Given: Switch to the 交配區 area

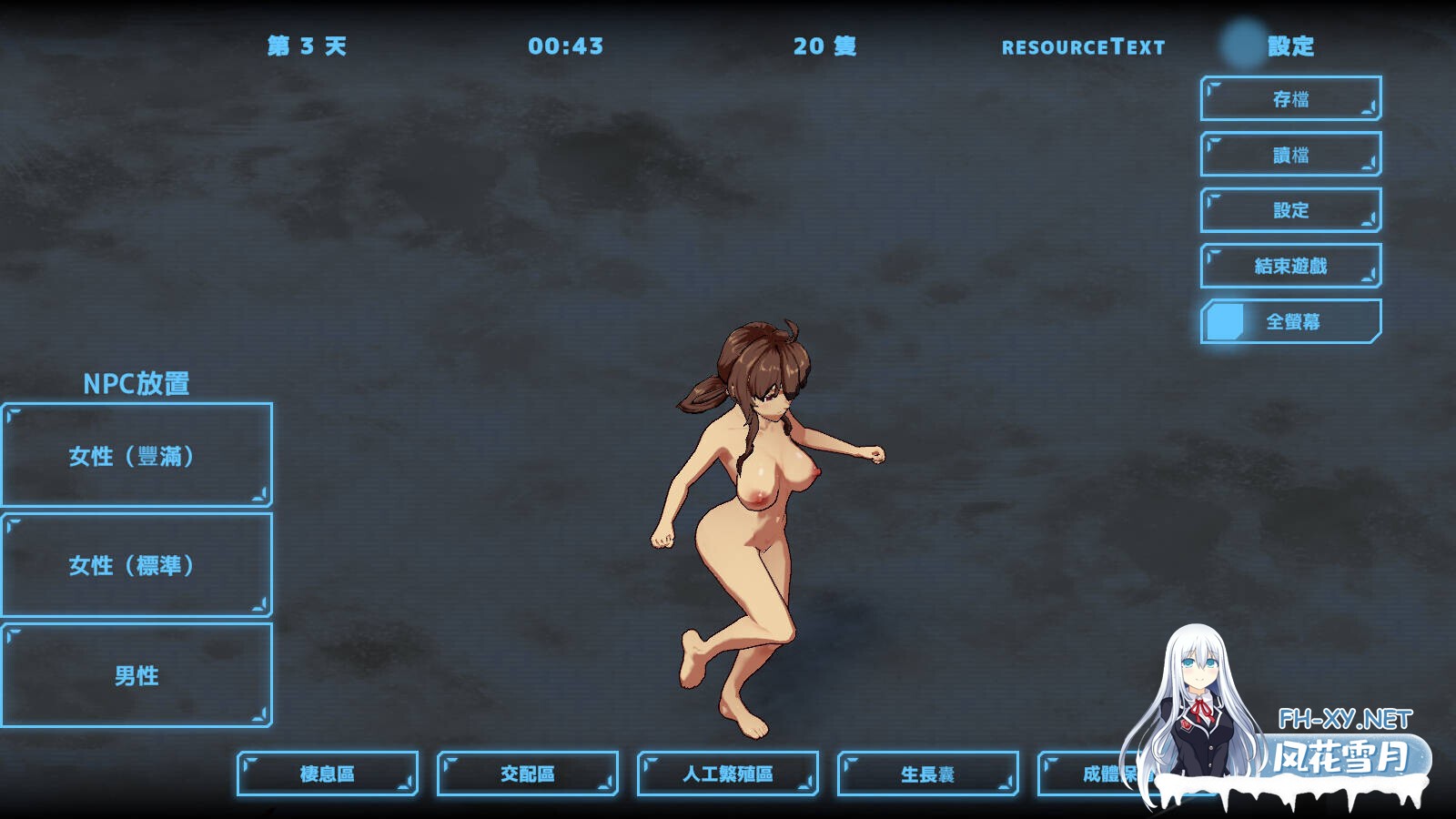Looking at the screenshot, I should tap(528, 773).
